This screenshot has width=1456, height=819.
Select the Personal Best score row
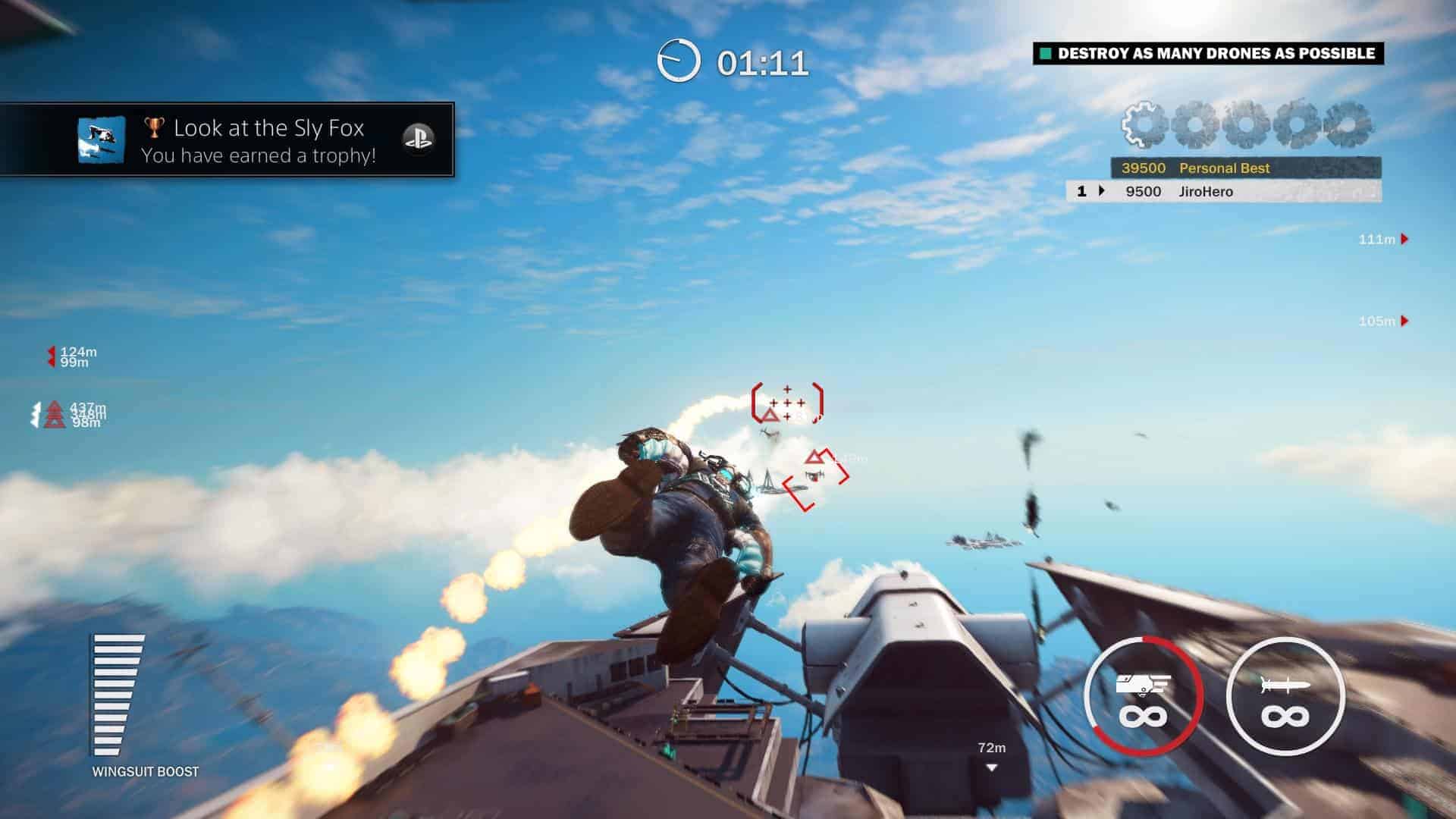[1245, 168]
